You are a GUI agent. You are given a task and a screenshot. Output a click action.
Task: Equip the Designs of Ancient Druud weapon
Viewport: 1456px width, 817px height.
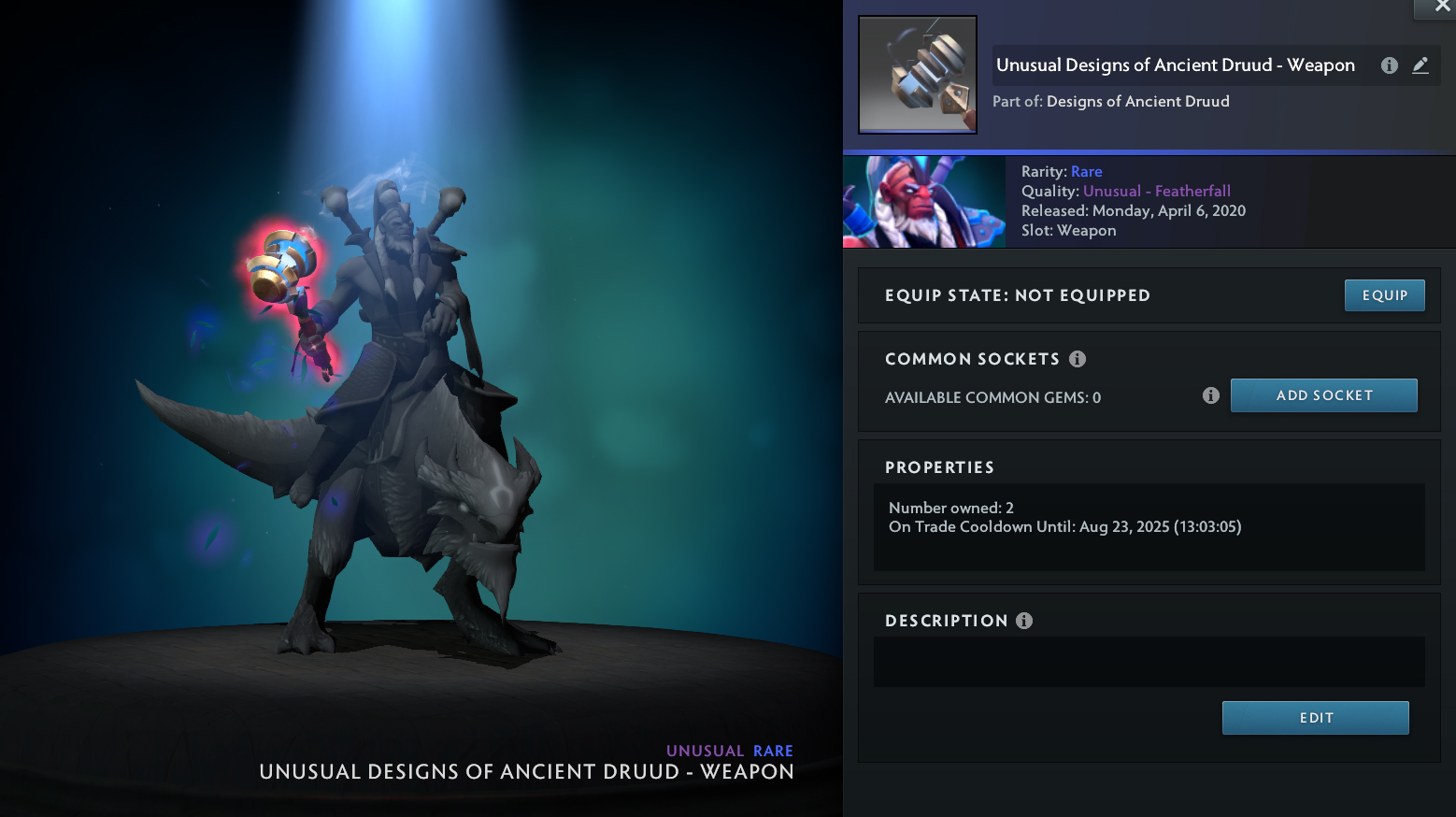1384,295
